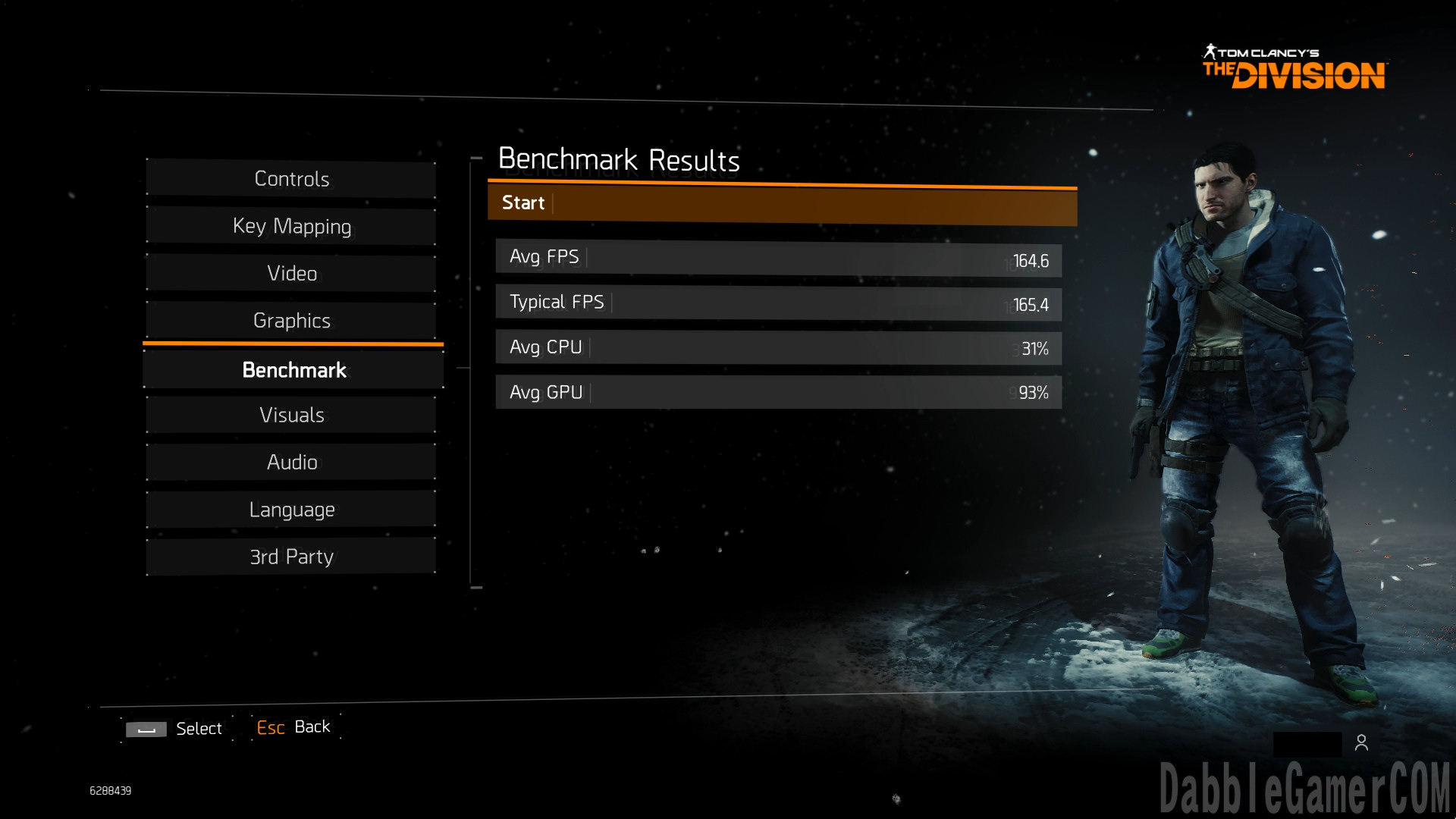Open the Controls settings section
Screen dimensions: 1456x819
pos(291,179)
